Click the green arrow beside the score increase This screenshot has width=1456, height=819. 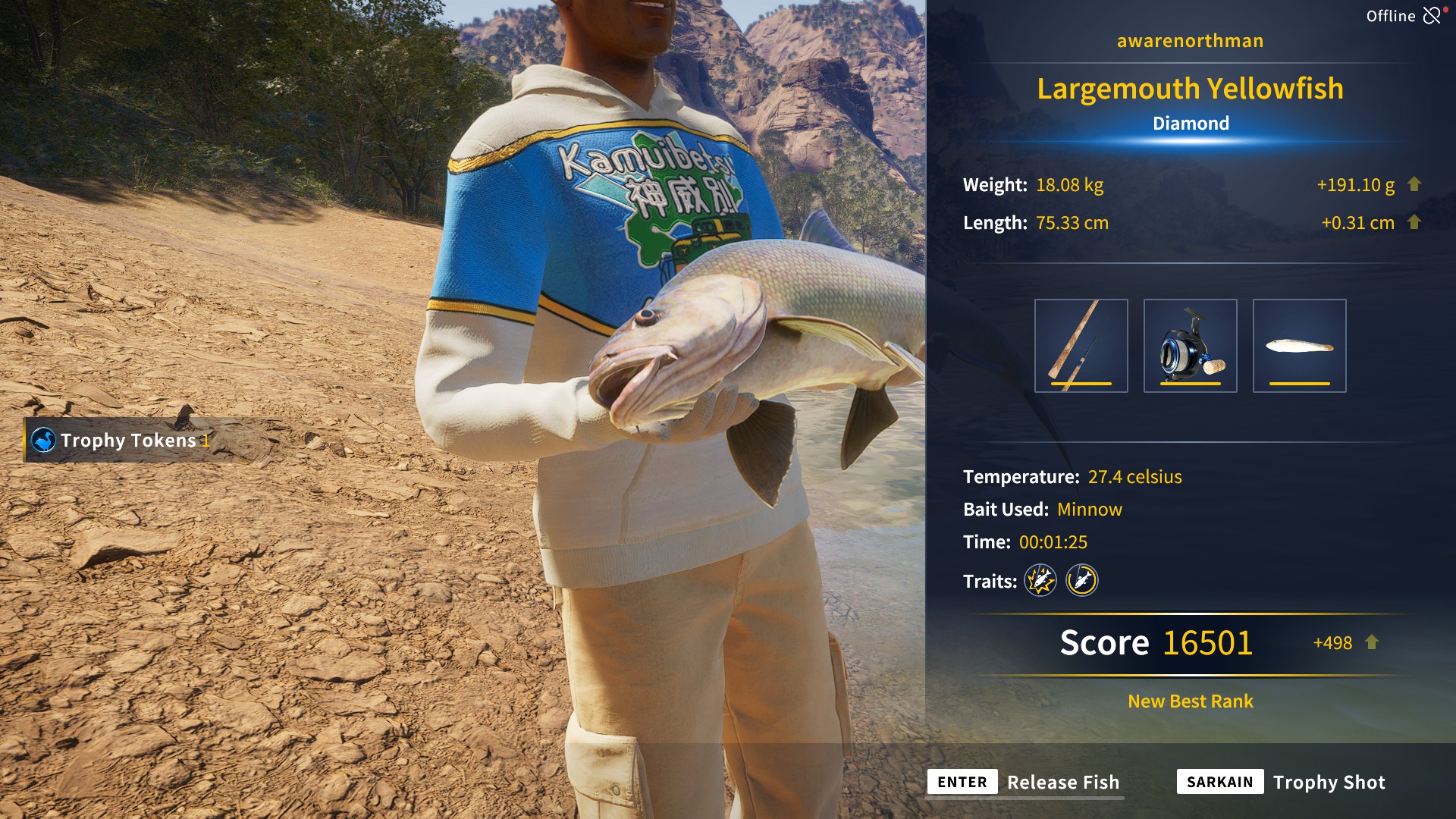tap(1371, 643)
